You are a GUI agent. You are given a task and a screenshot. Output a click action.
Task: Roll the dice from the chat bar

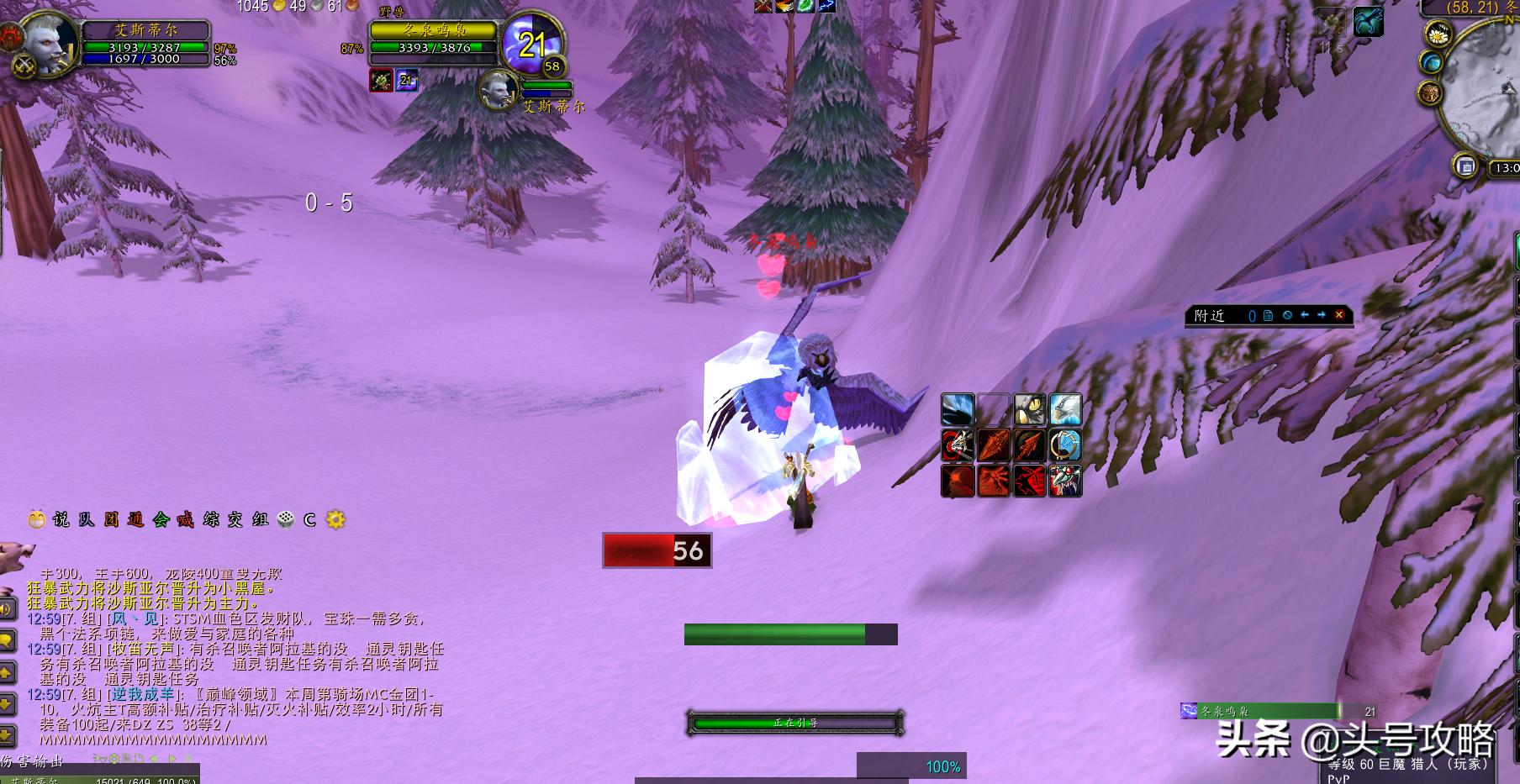286,519
